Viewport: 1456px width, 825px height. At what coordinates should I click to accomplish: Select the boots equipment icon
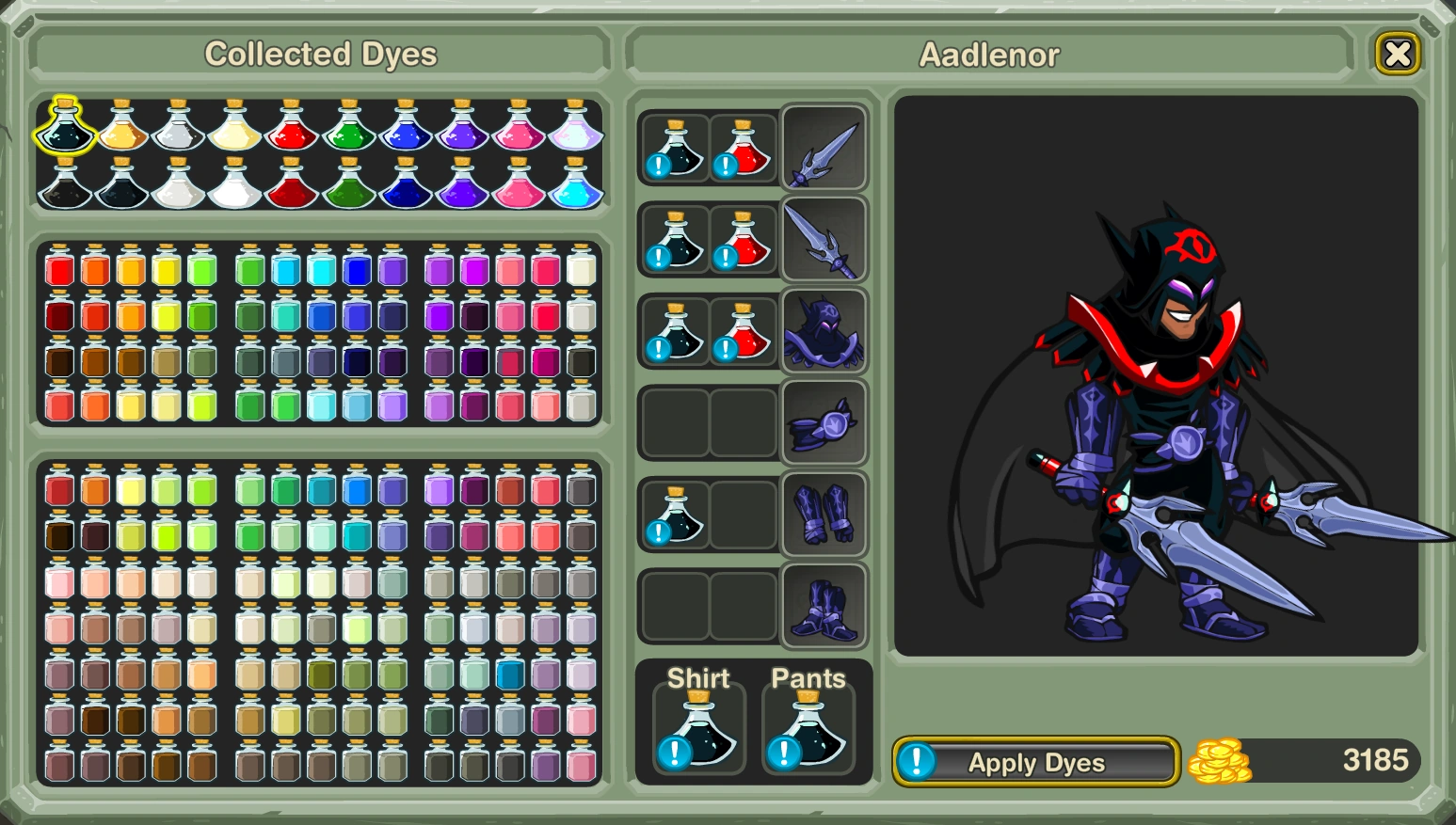(x=824, y=605)
